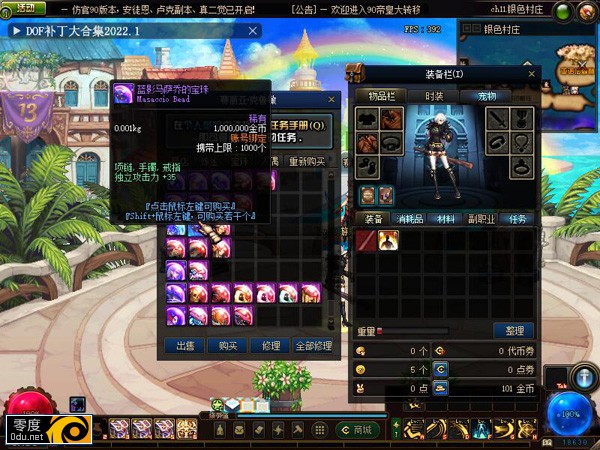The width and height of the screenshot is (600, 450).
Task: Switch to the 时装 (costume) tab
Action: tap(434, 96)
